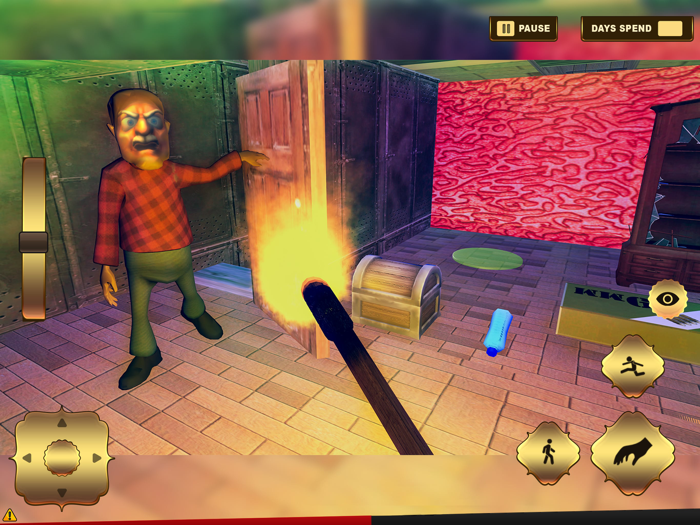
Task: Click the left arrow on the movement pad
Action: 27,458
